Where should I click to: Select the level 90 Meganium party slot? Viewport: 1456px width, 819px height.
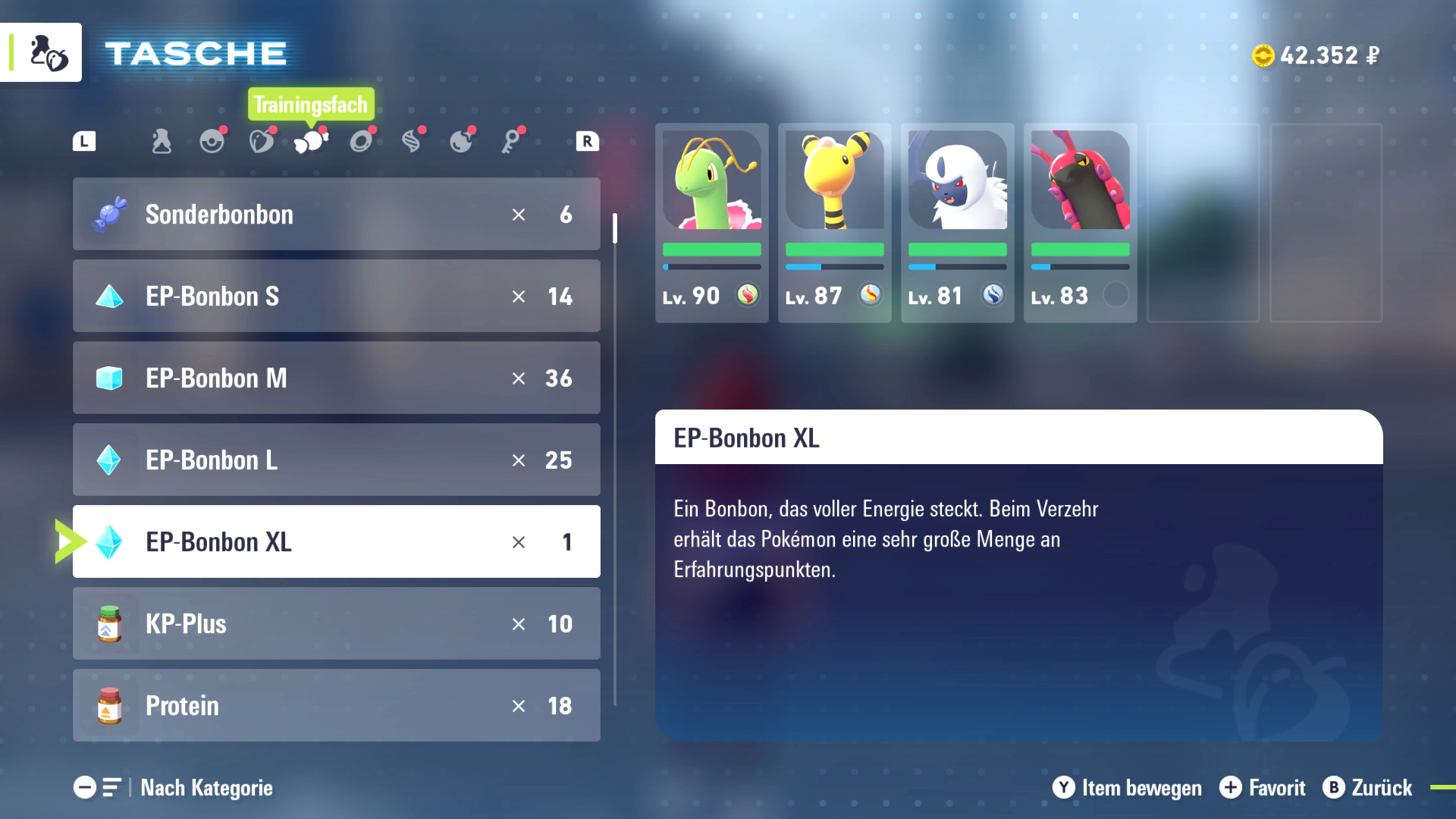(x=711, y=223)
